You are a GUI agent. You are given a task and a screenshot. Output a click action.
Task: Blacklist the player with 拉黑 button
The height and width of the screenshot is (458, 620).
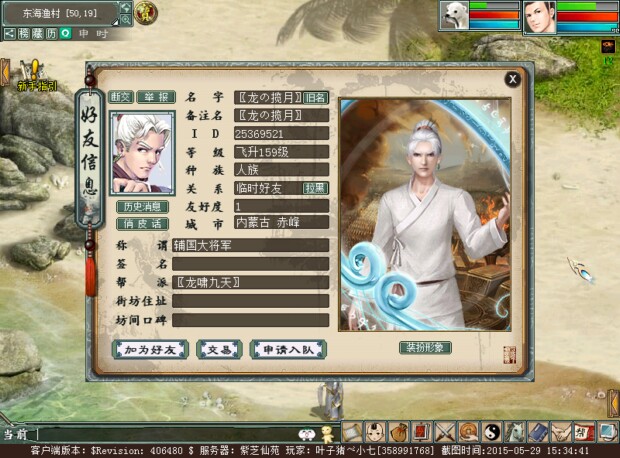pos(315,187)
